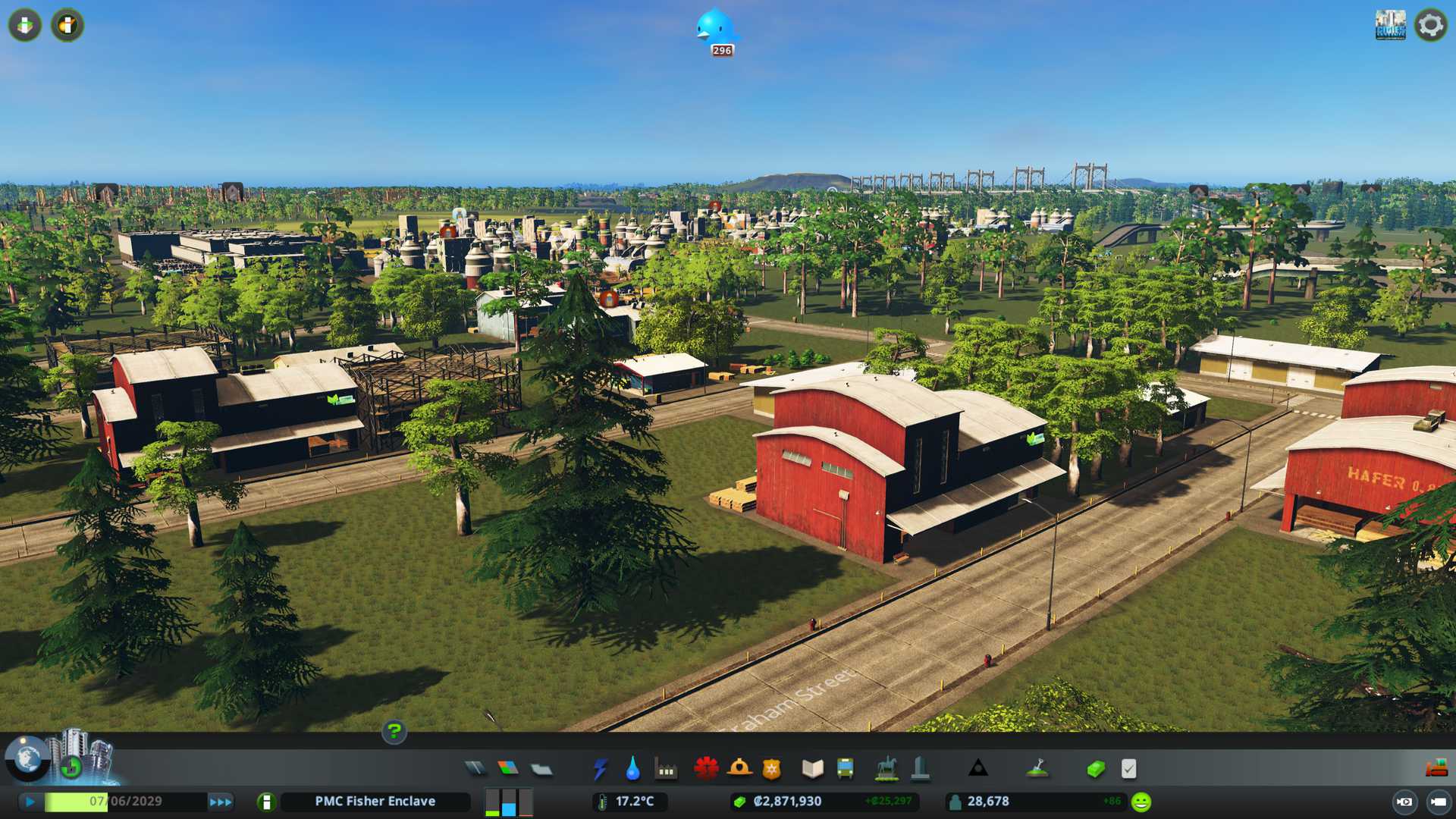
Task: Open the Garbage and Industry factory menu
Action: [x=666, y=769]
